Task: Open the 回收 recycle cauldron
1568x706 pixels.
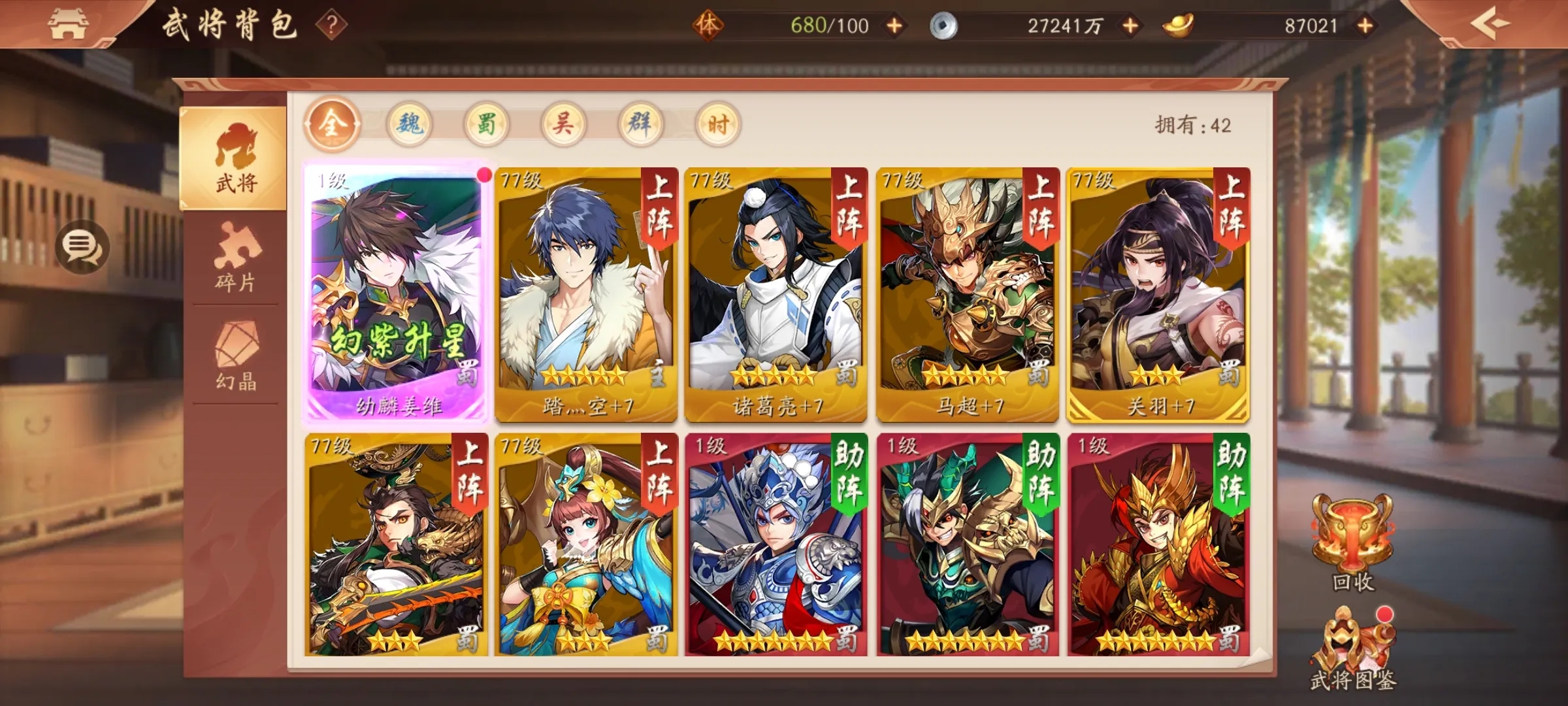Action: coord(1352,543)
